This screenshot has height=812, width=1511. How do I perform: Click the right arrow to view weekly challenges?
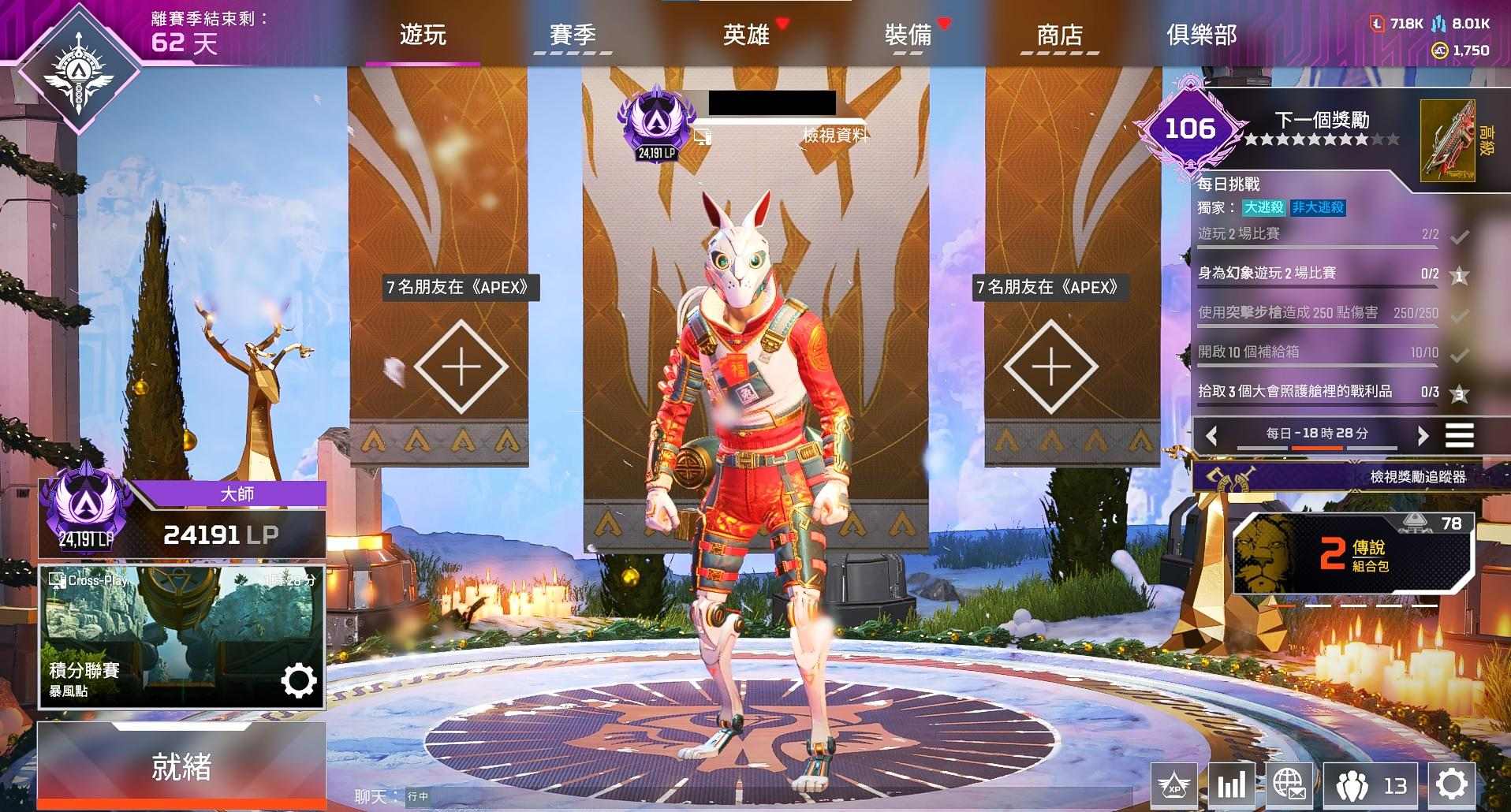point(1424,434)
